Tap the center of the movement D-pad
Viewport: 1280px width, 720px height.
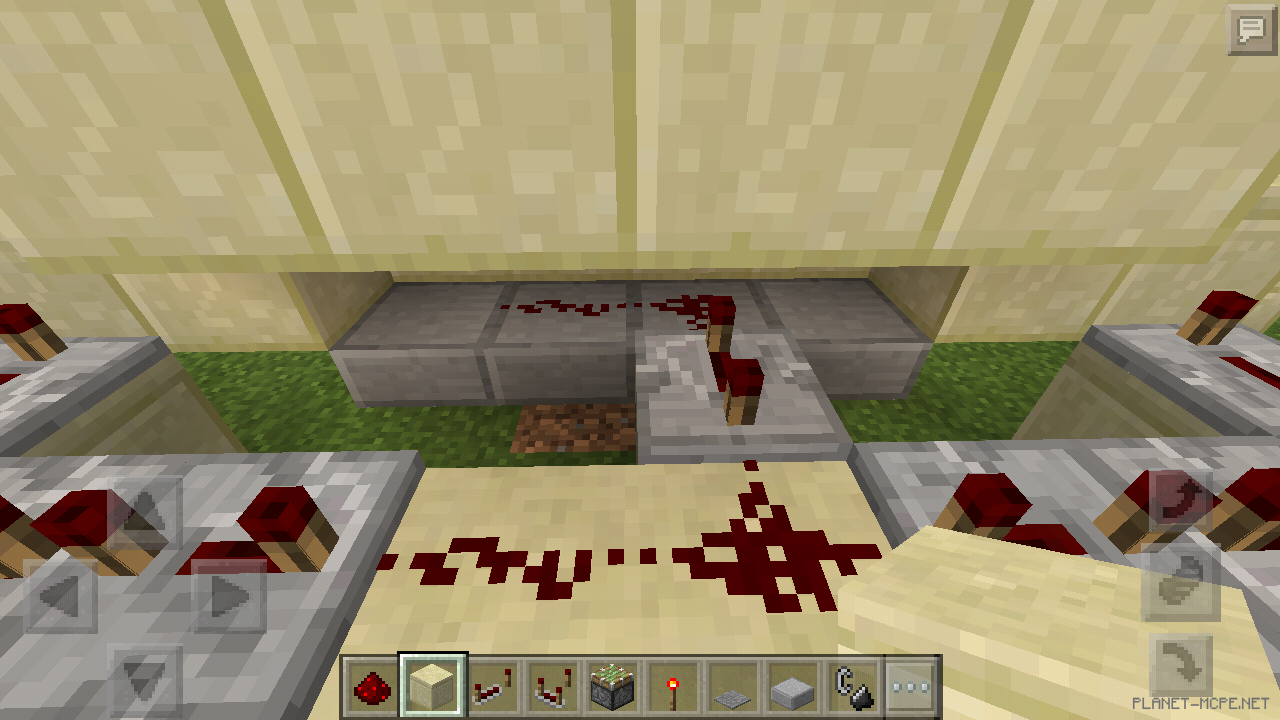(145, 596)
